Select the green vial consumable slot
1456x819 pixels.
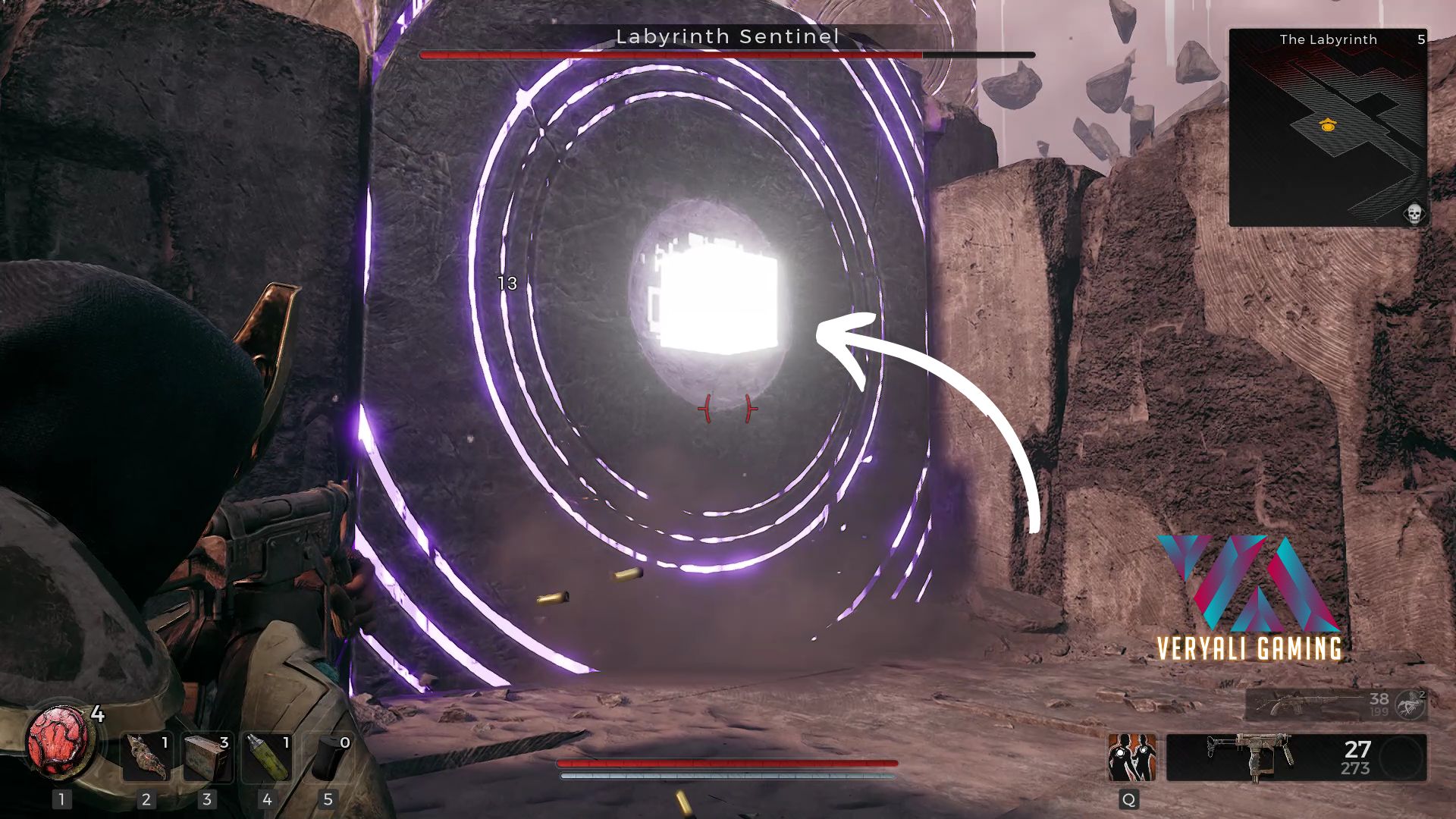coord(267,756)
